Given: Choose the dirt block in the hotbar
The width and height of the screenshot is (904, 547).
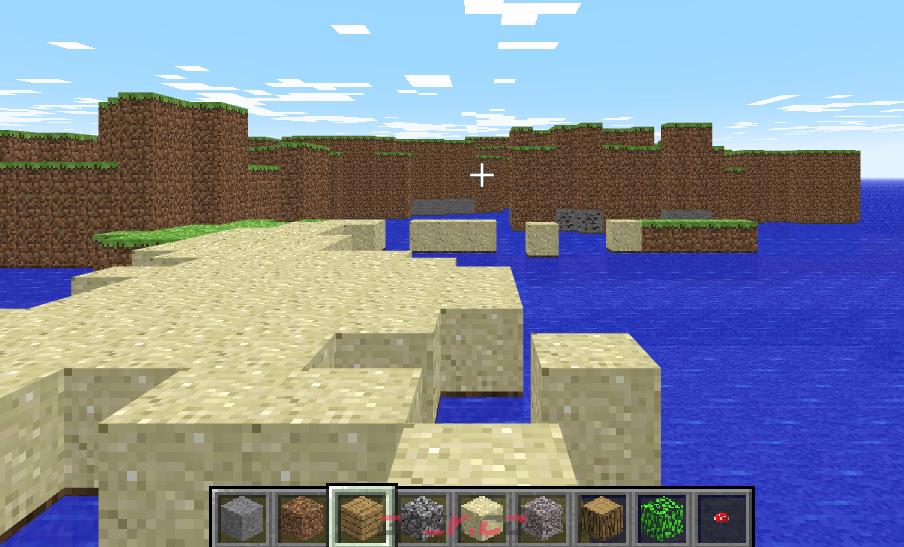Looking at the screenshot, I should 300,517.
